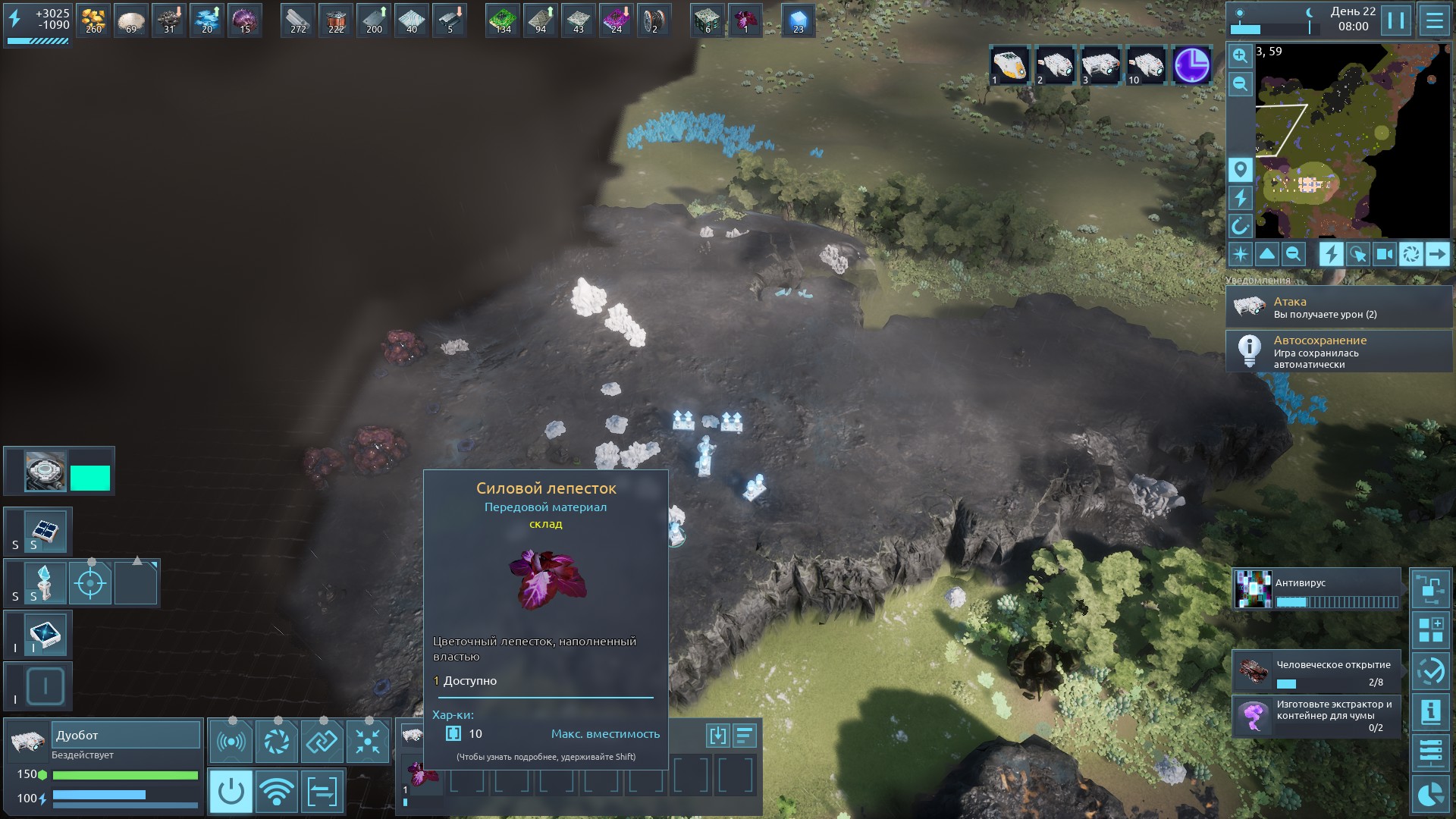Open the Attack damage notification

point(1338,307)
